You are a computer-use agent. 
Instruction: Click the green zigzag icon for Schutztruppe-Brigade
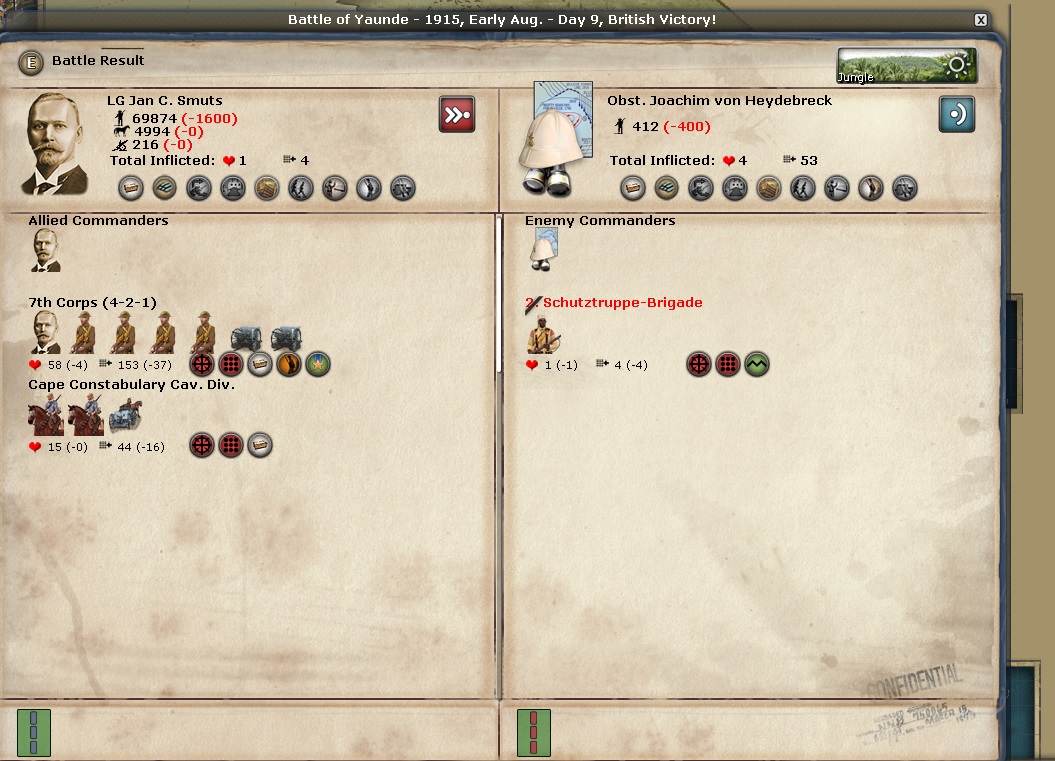756,364
